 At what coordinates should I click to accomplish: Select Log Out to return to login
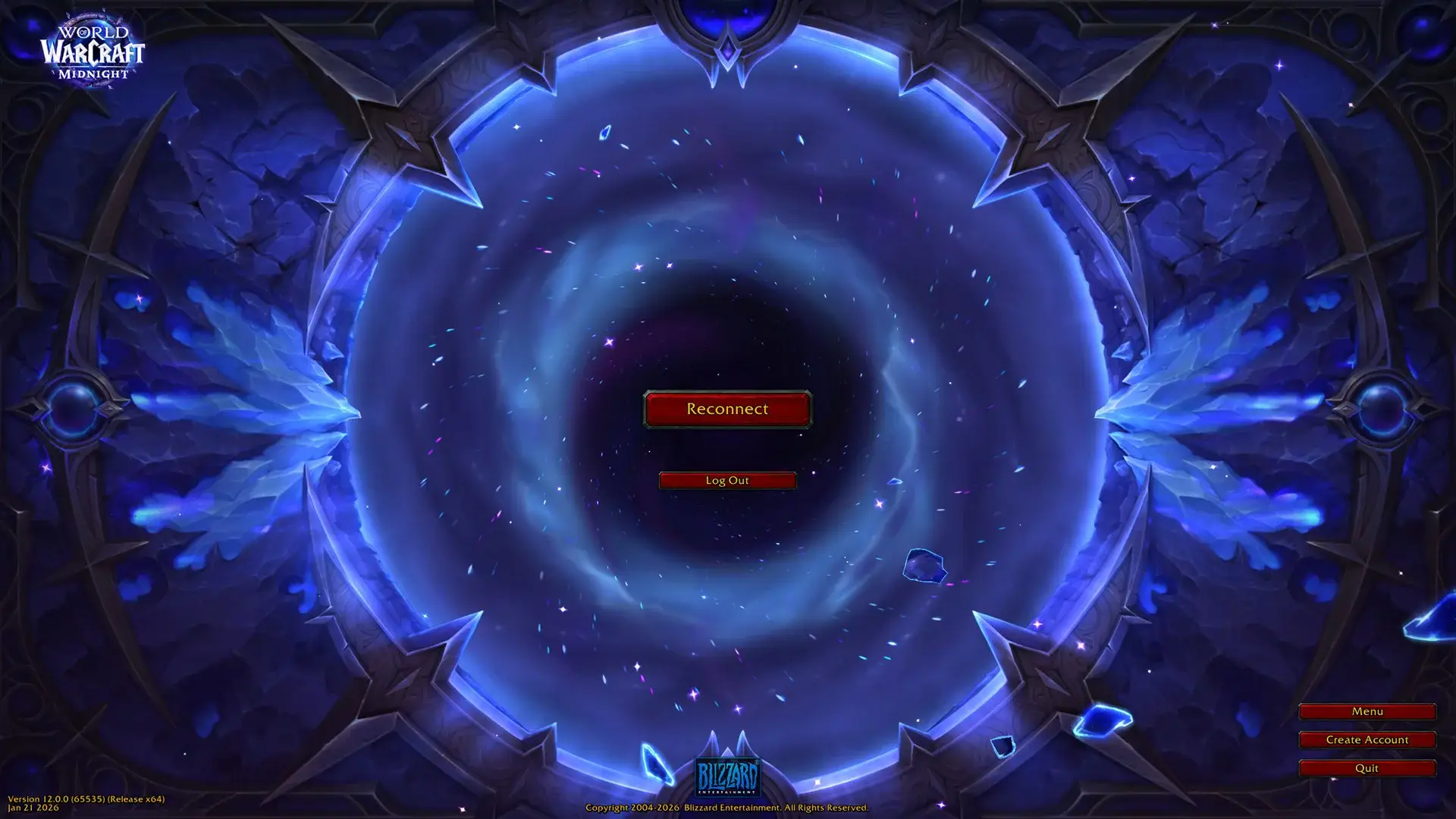pos(726,480)
